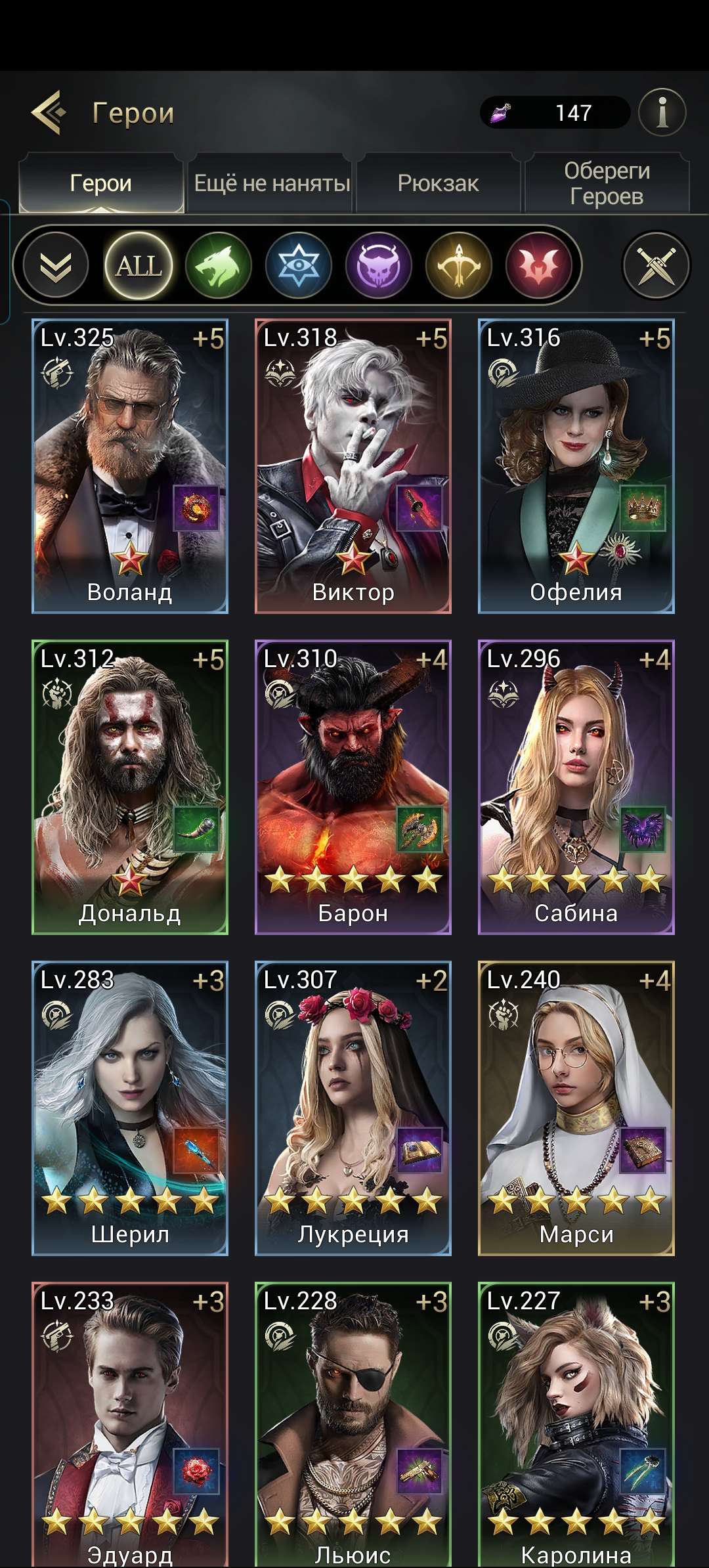The height and width of the screenshot is (1568, 709).
Task: Select hero card Льюис
Action: (353, 1425)
